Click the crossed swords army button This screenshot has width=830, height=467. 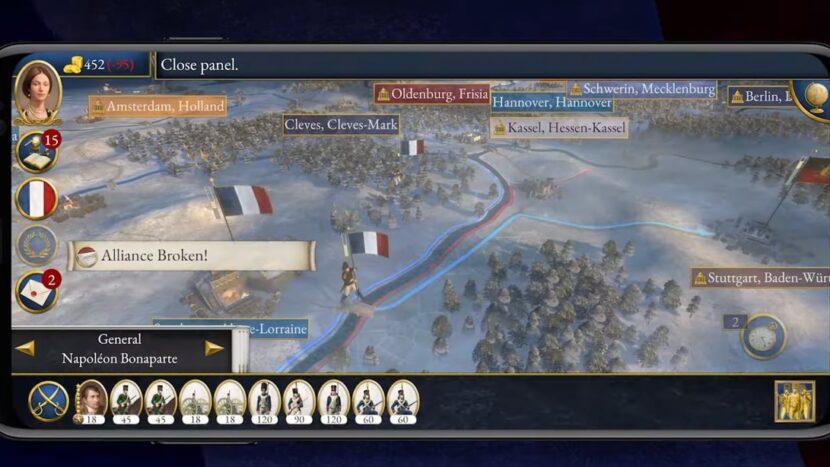pyautogui.click(x=48, y=400)
